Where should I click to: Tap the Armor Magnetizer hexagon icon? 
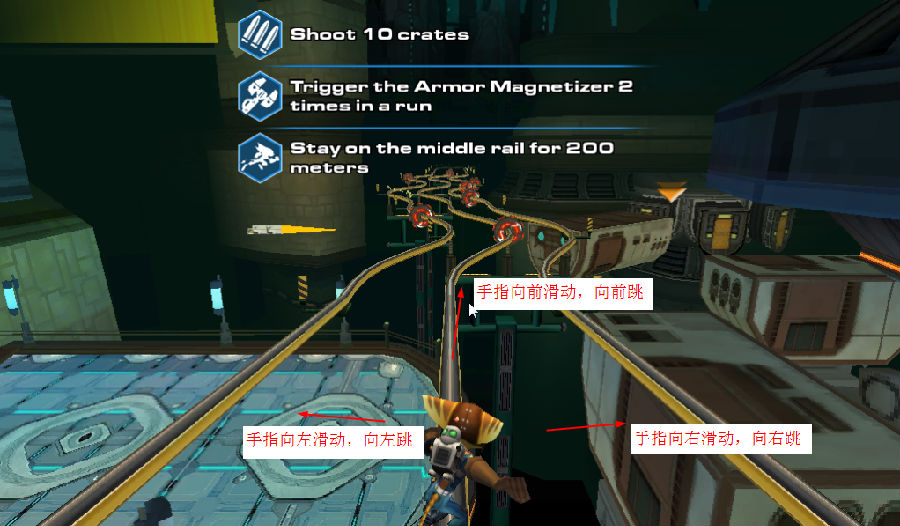coord(260,96)
